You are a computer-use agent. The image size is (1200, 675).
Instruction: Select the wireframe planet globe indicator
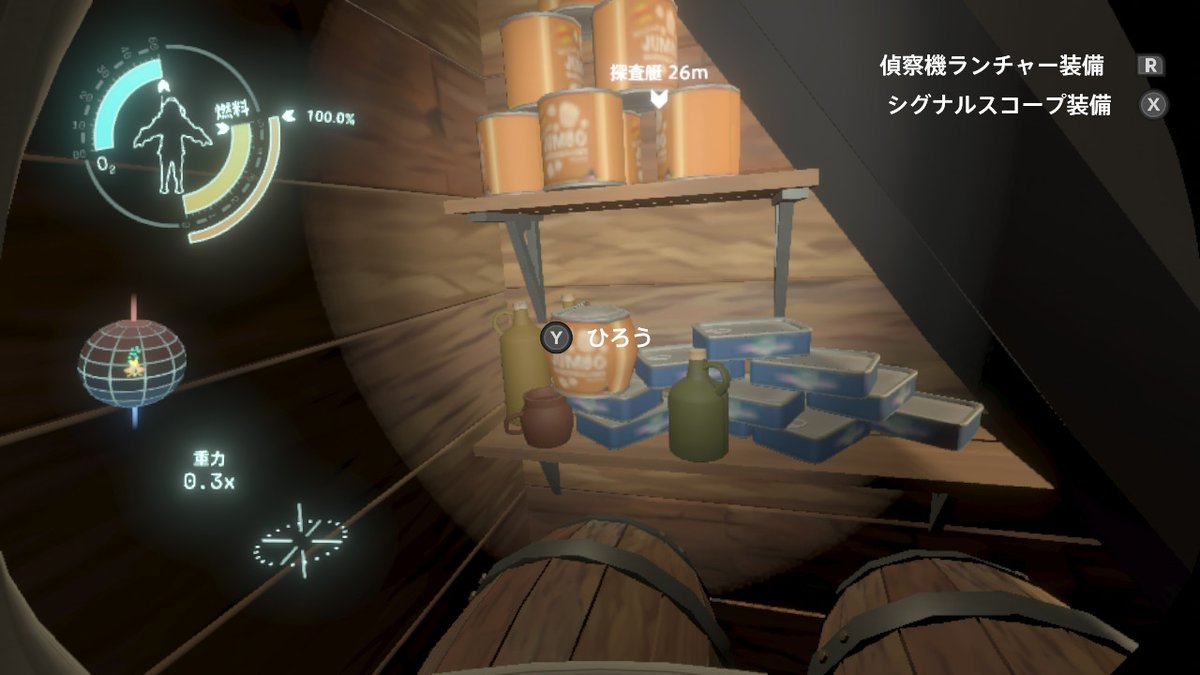pyautogui.click(x=132, y=363)
